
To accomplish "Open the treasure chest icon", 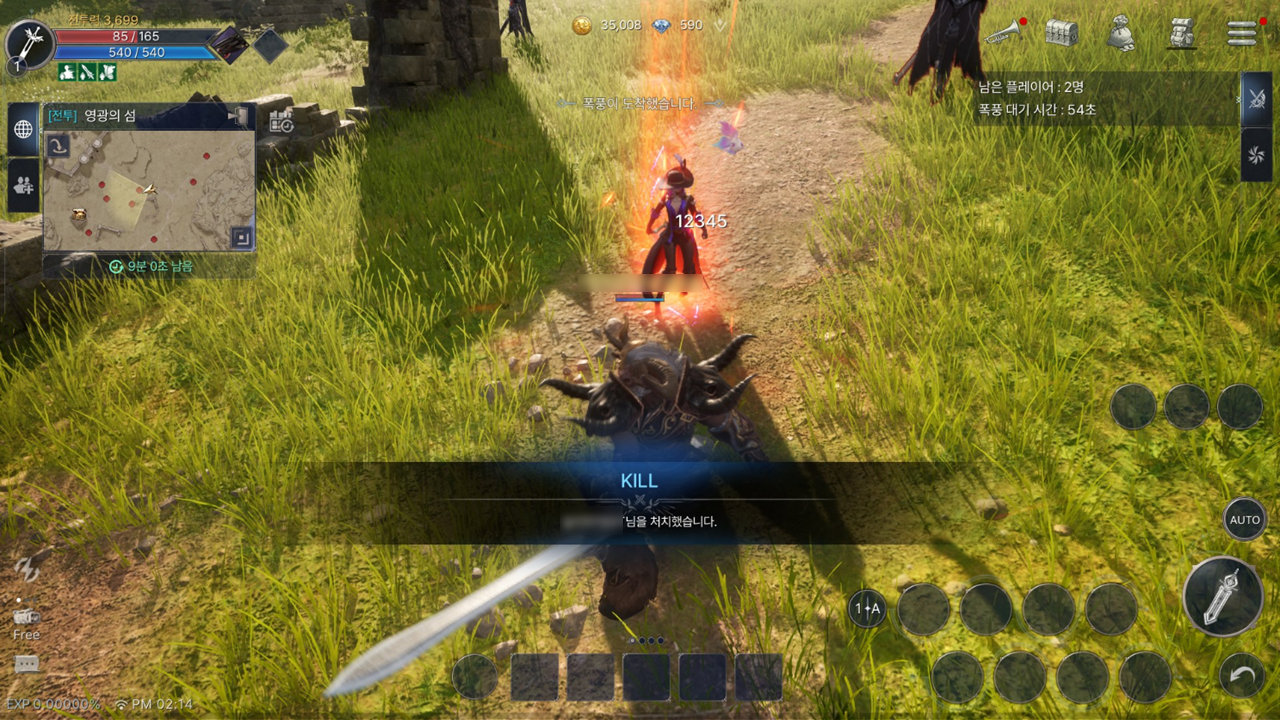I will pos(1061,33).
